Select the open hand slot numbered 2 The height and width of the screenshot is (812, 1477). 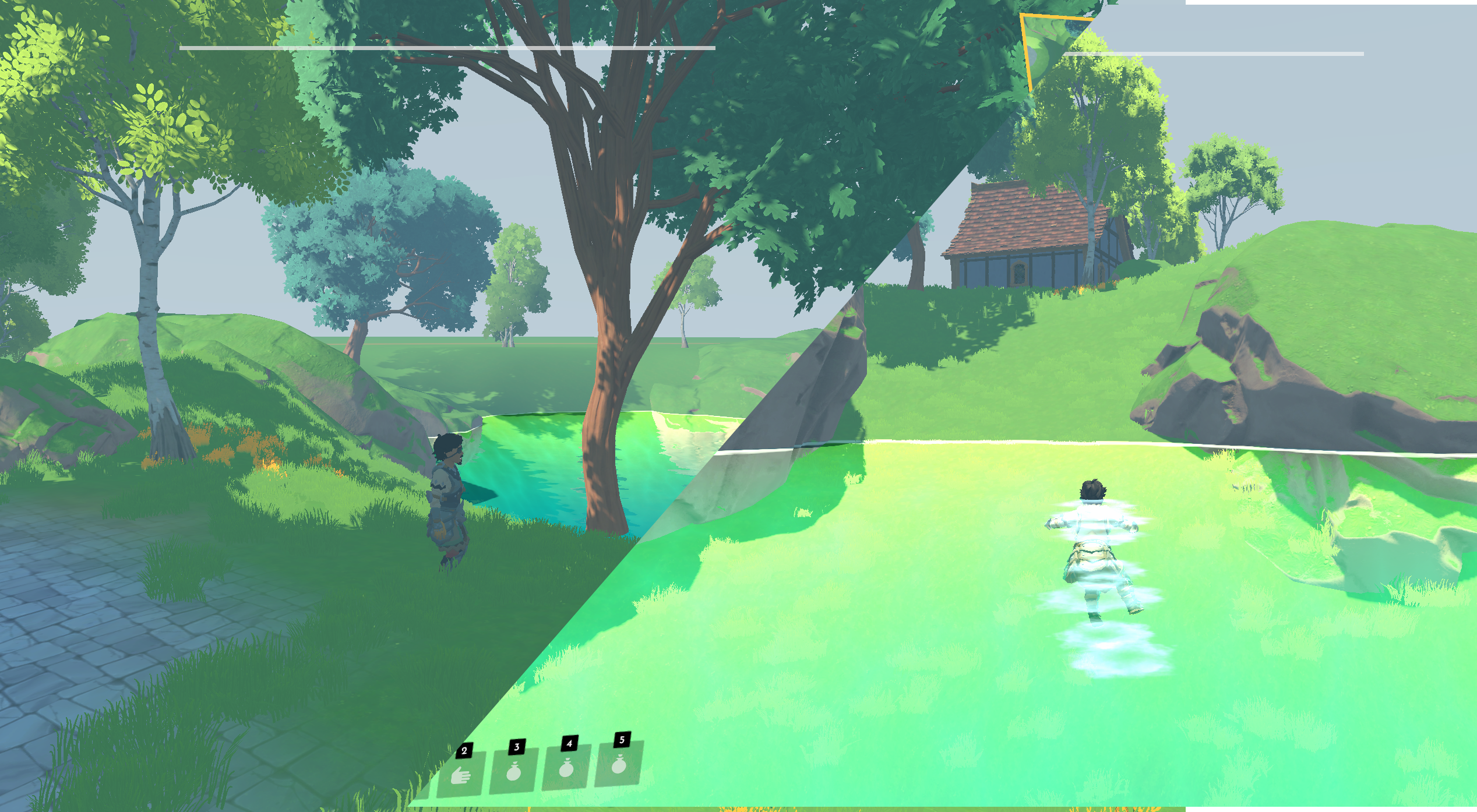tap(461, 775)
